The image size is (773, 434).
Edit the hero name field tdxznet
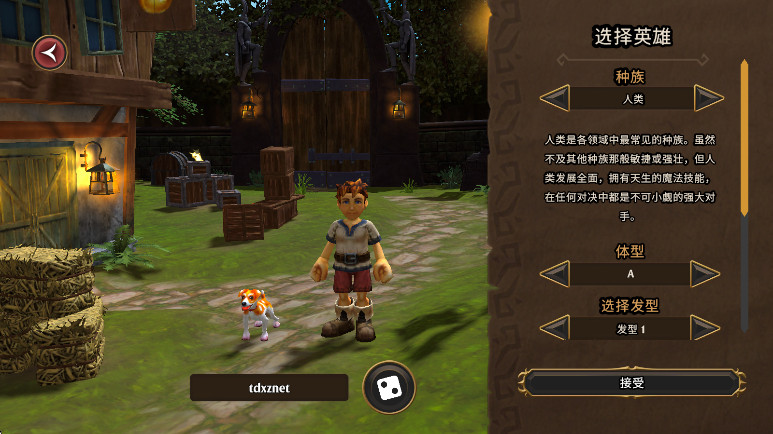click(x=269, y=388)
